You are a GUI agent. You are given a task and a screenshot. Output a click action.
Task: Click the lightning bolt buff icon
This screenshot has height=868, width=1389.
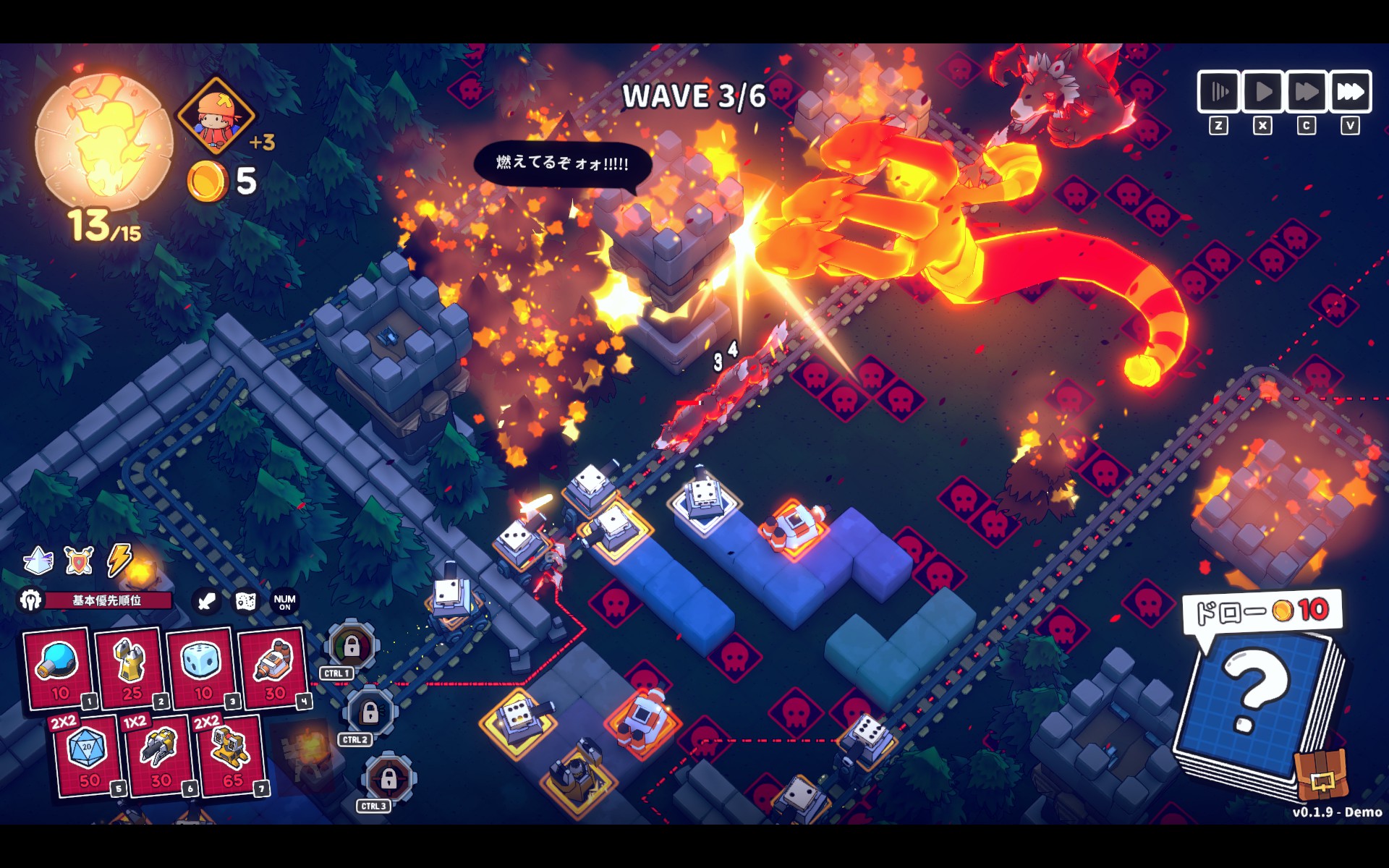click(x=119, y=559)
